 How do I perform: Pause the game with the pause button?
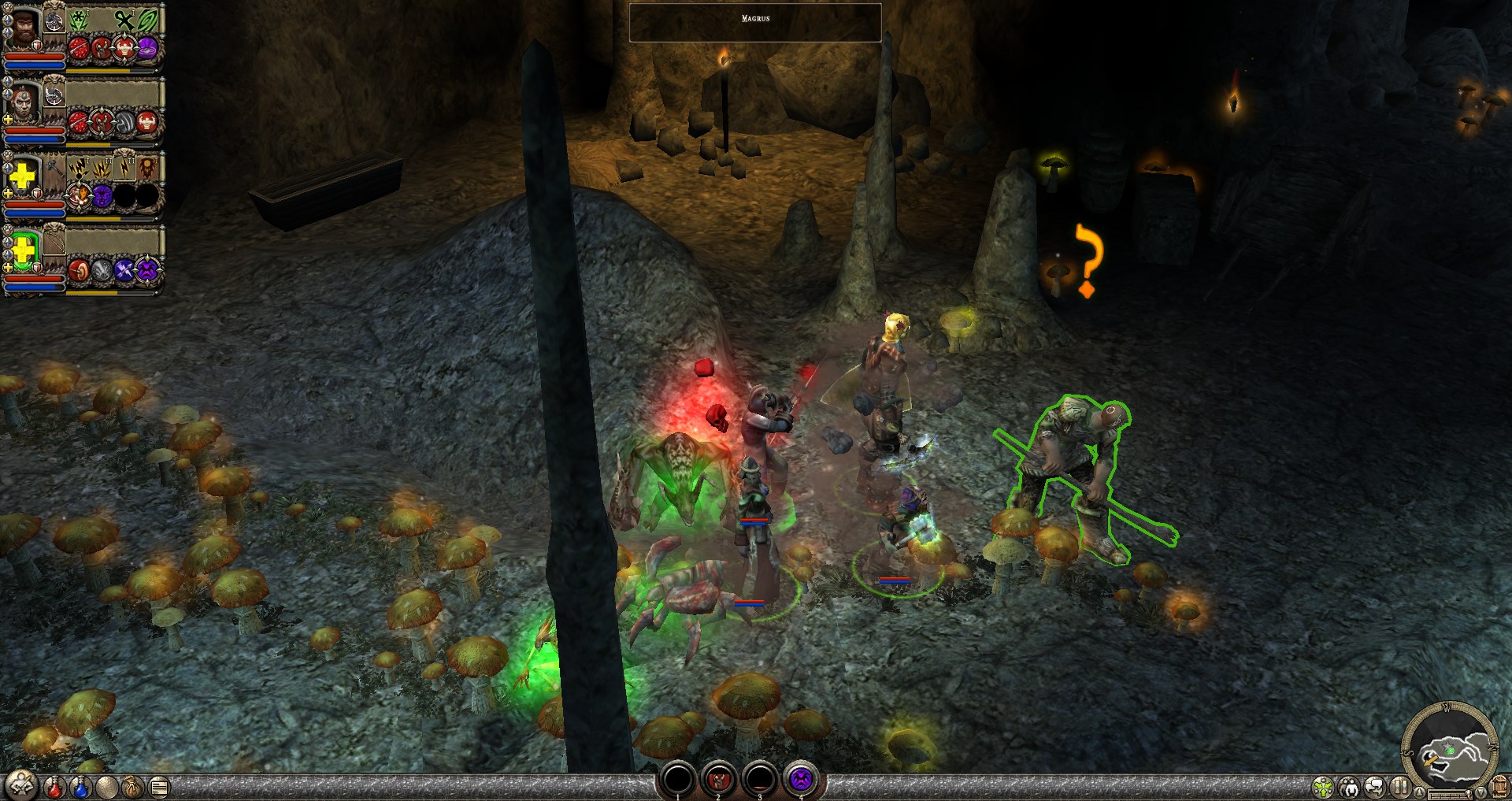pyautogui.click(x=1400, y=787)
